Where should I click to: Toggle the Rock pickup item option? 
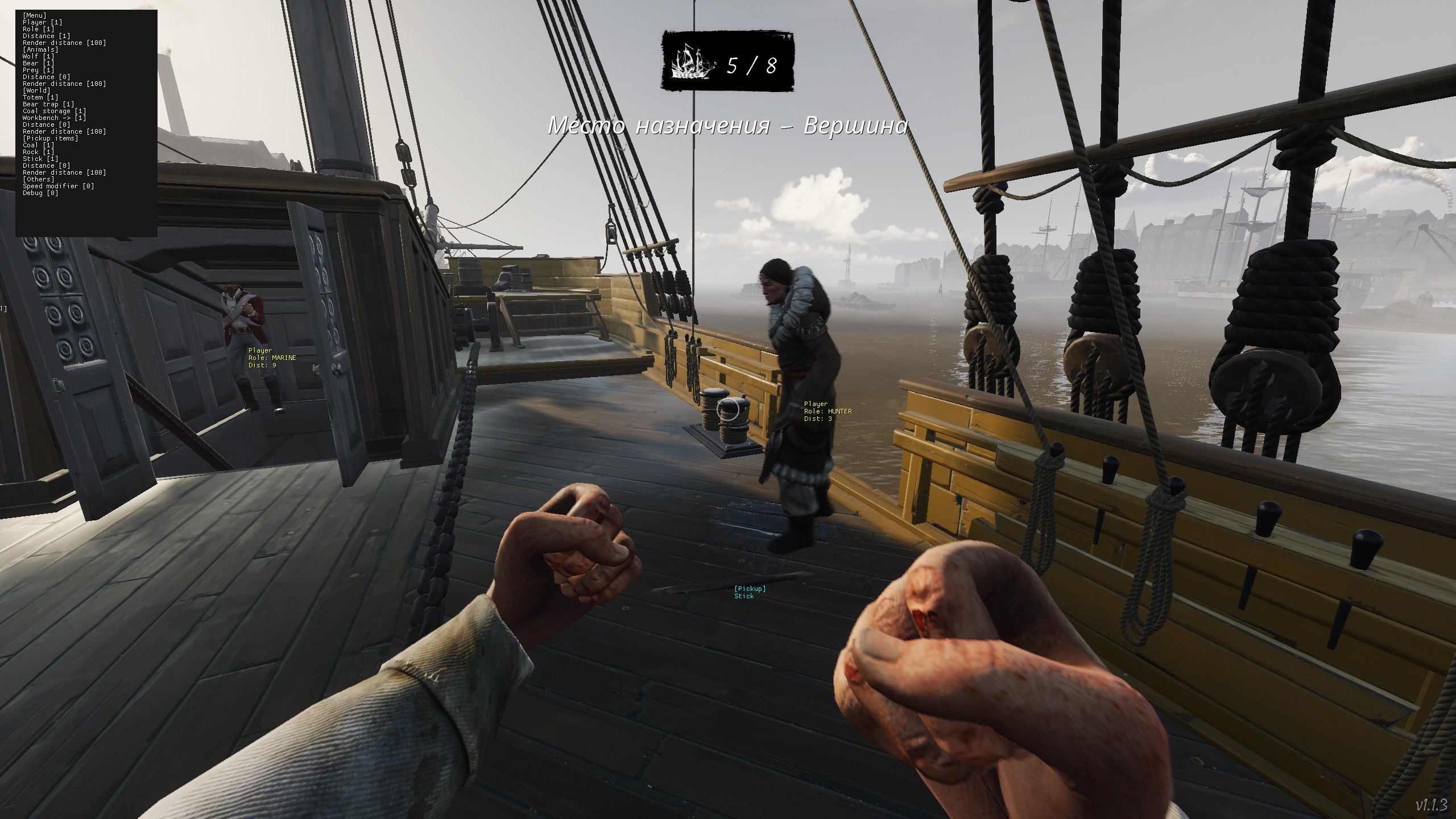[39, 152]
